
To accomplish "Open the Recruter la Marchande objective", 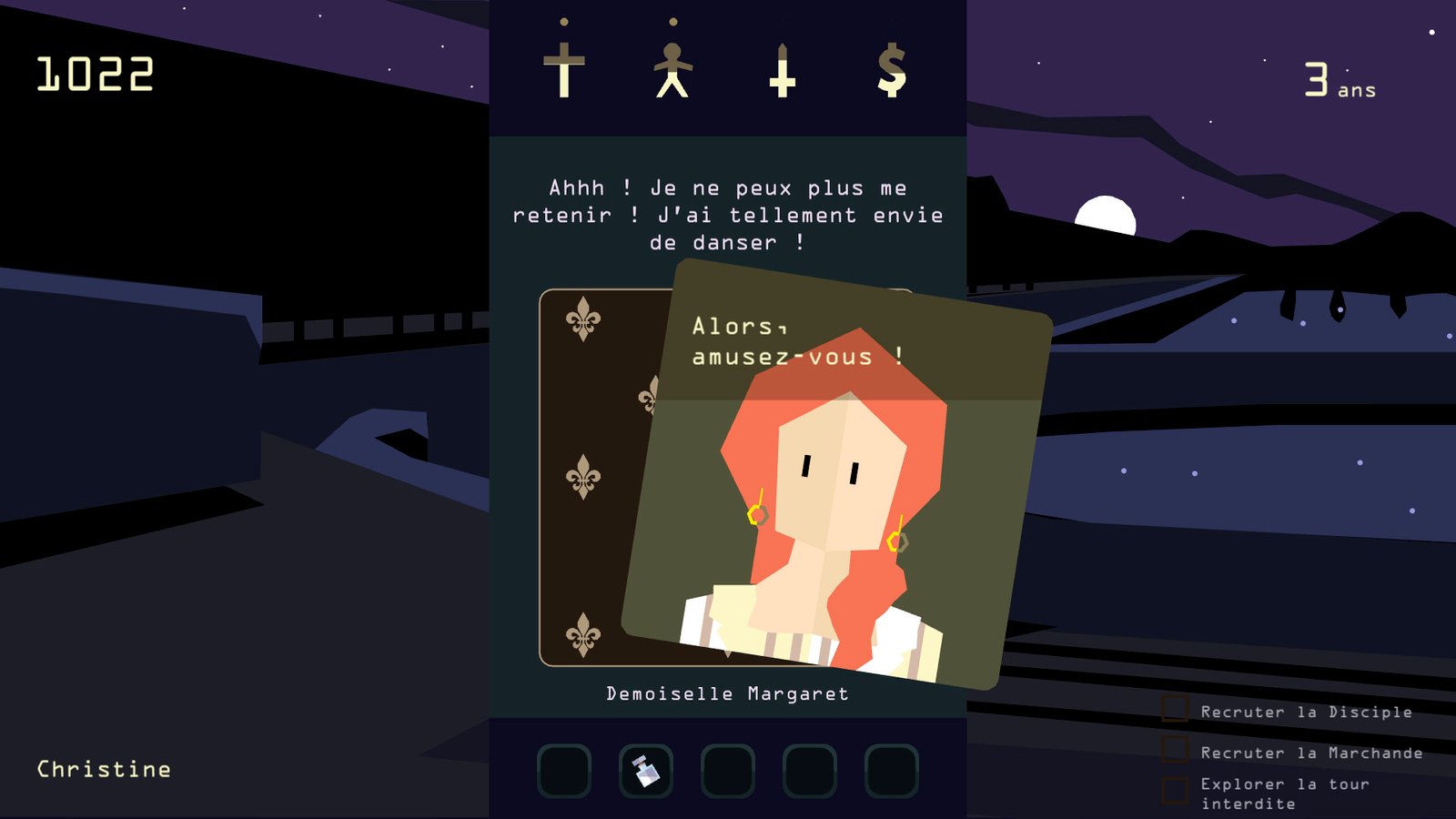I will pos(1310,753).
